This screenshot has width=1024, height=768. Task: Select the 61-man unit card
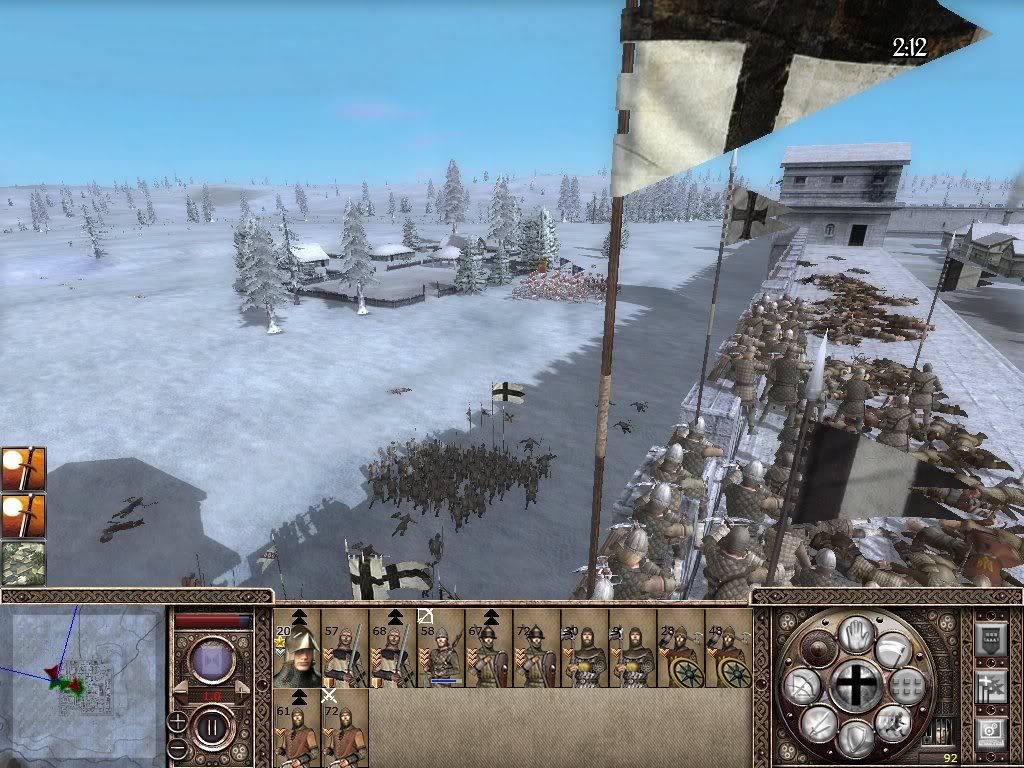(x=297, y=729)
